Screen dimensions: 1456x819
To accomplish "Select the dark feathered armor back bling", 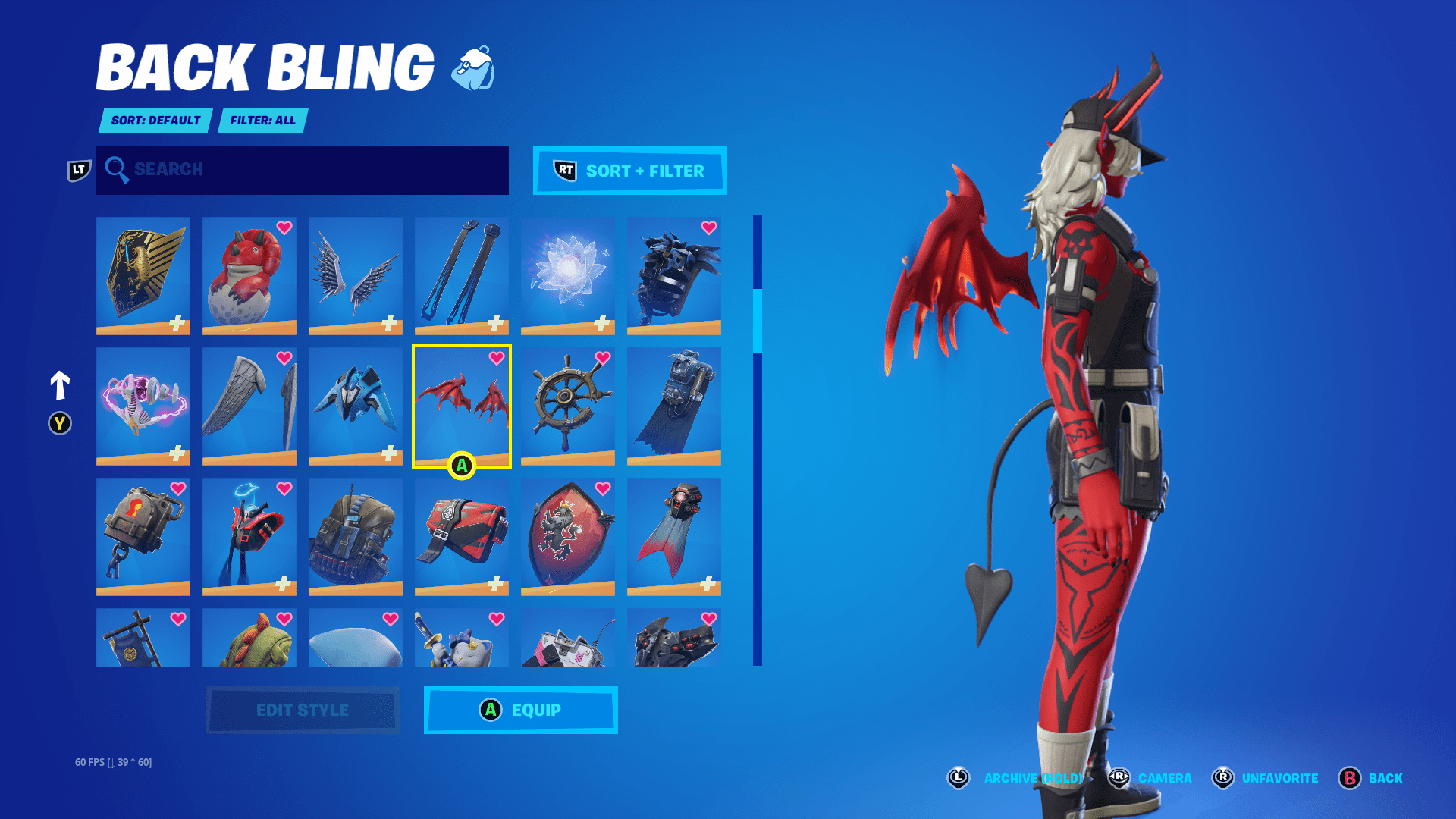I will pos(674,275).
